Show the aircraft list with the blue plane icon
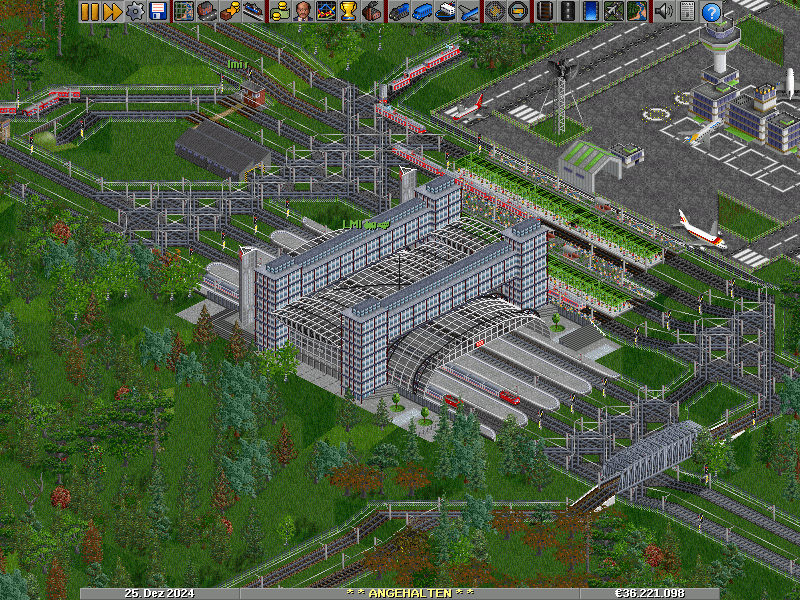Image resolution: width=800 pixels, height=600 pixels. click(469, 11)
